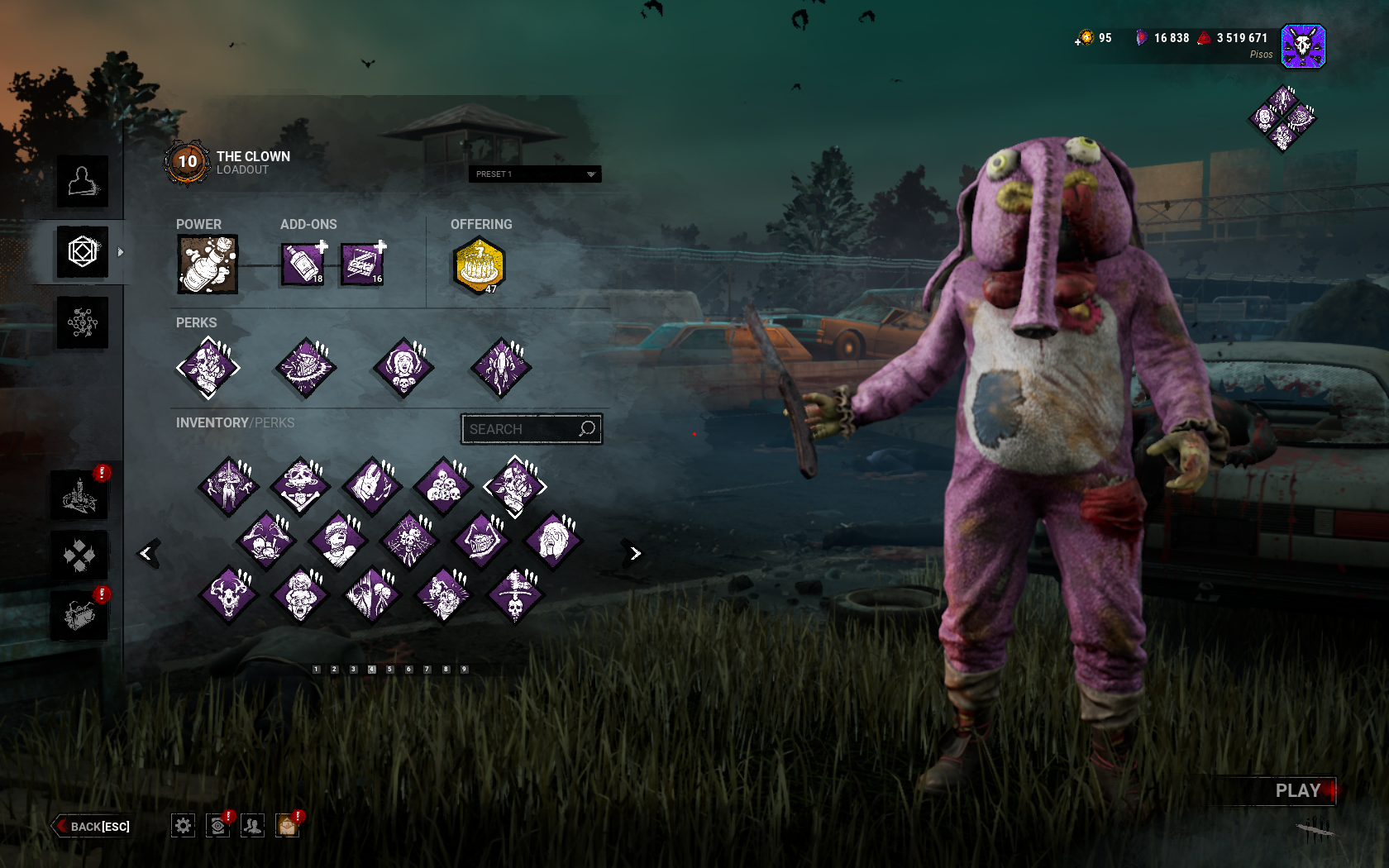Click the player profile portrait Pisos
Image resolution: width=1389 pixels, height=868 pixels.
1302,45
